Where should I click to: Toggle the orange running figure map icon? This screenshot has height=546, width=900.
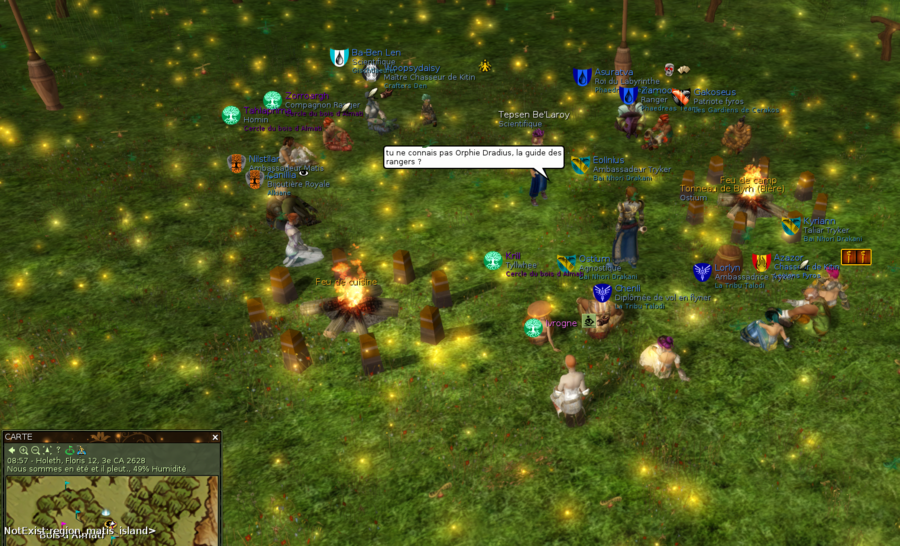click(82, 450)
